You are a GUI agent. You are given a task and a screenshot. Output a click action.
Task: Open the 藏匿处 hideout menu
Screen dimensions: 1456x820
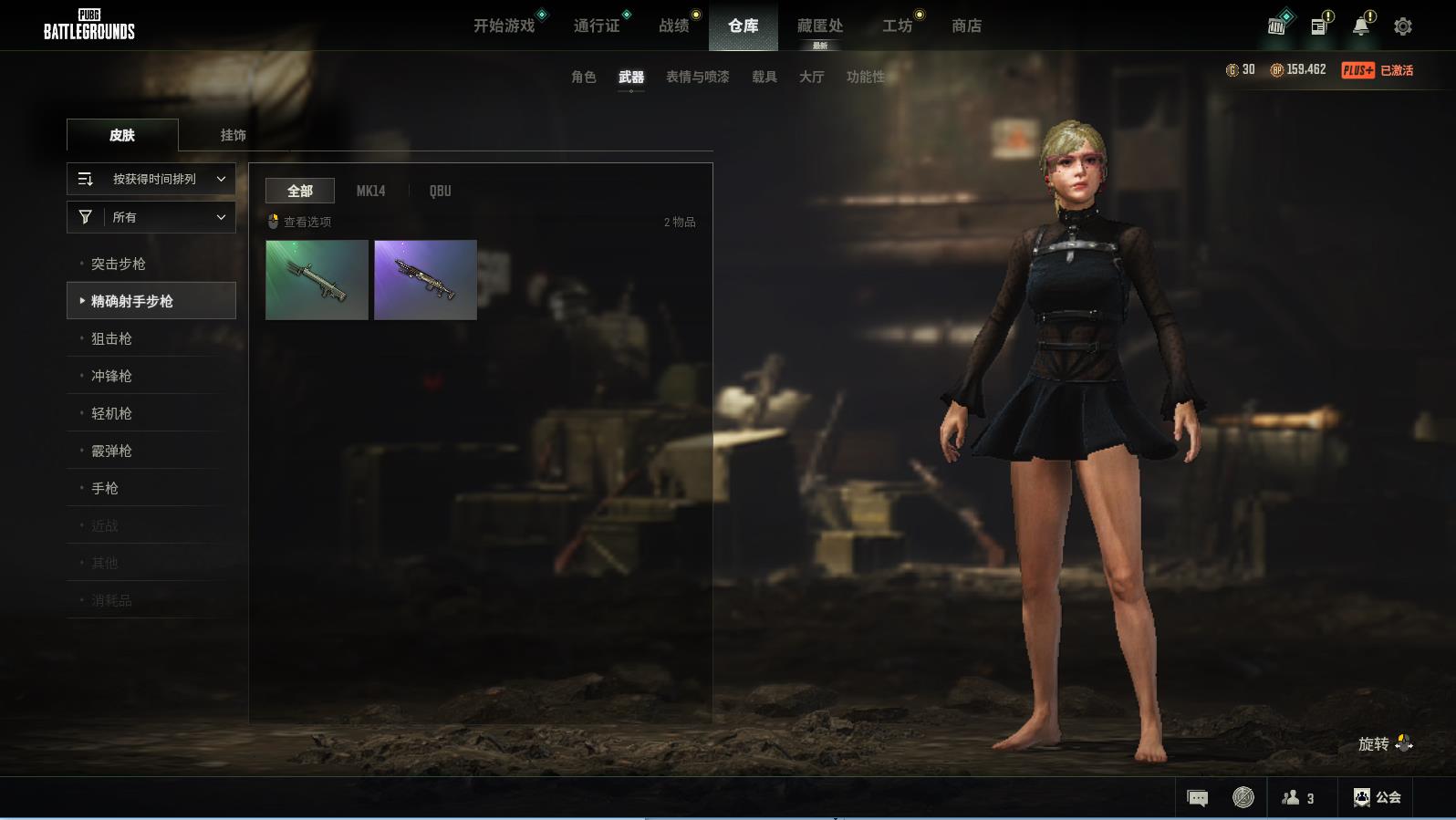click(x=819, y=26)
